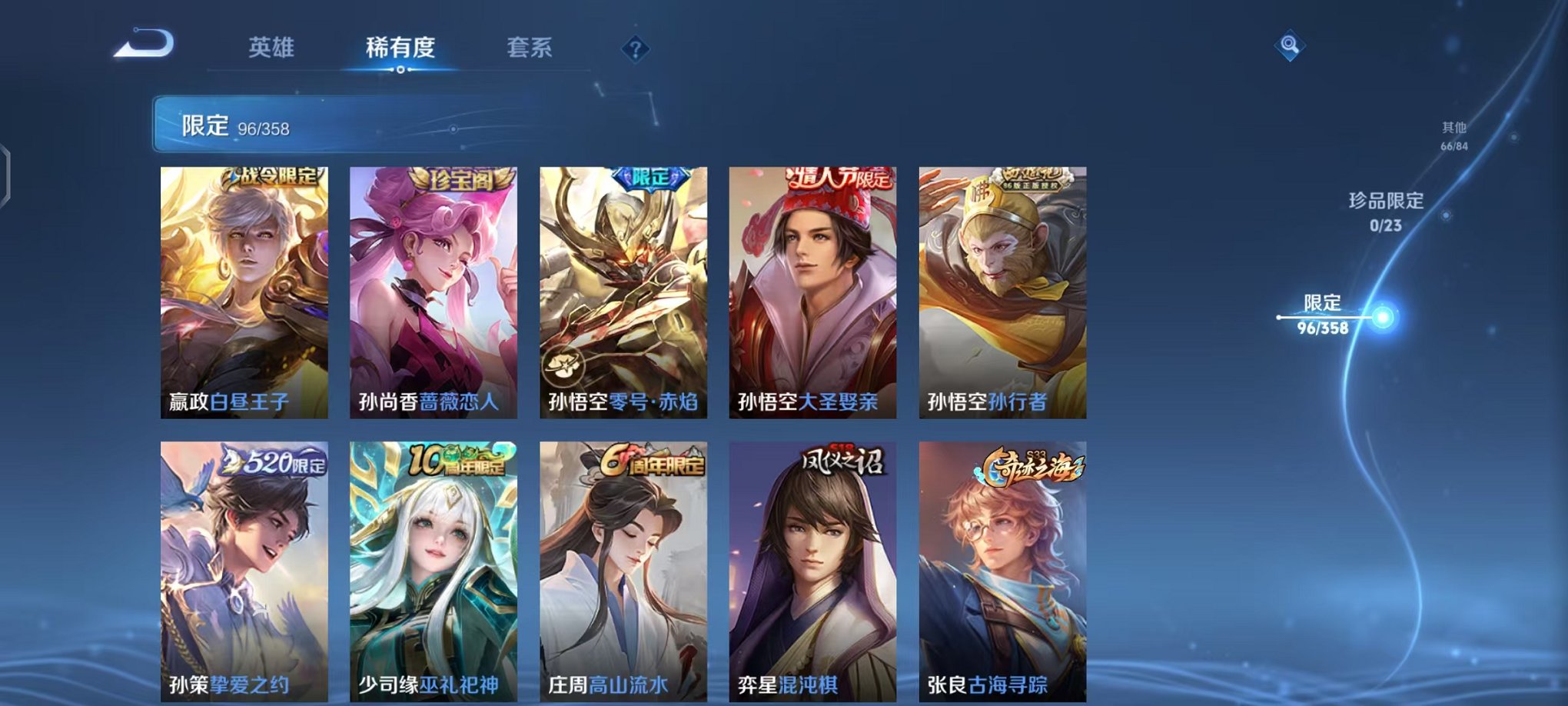Switch to the 英雄 tab
This screenshot has height=706, width=1568.
point(273,46)
